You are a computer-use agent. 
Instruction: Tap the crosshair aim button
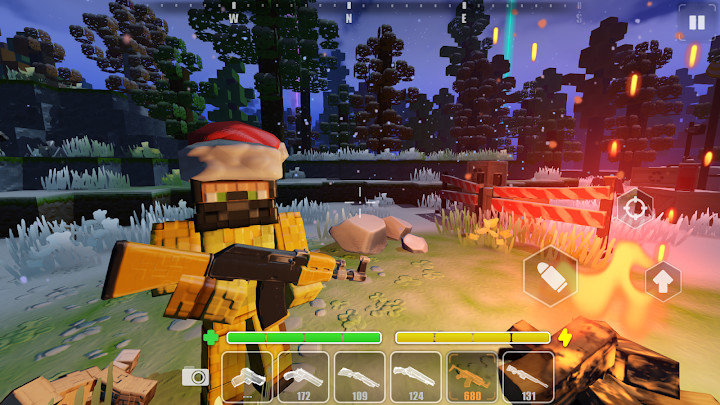coord(633,209)
